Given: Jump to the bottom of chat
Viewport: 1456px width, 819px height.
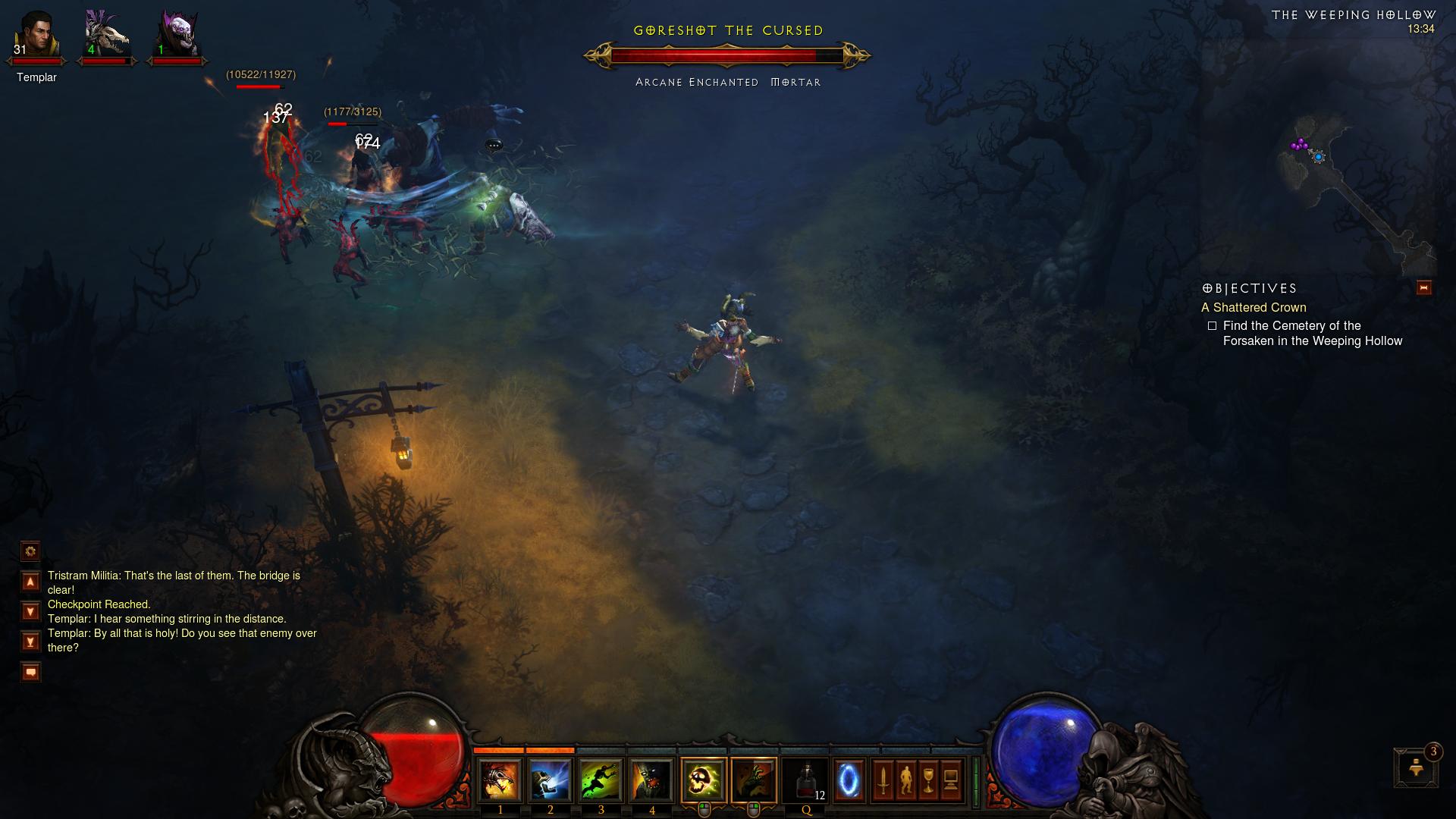Looking at the screenshot, I should pos(30,642).
